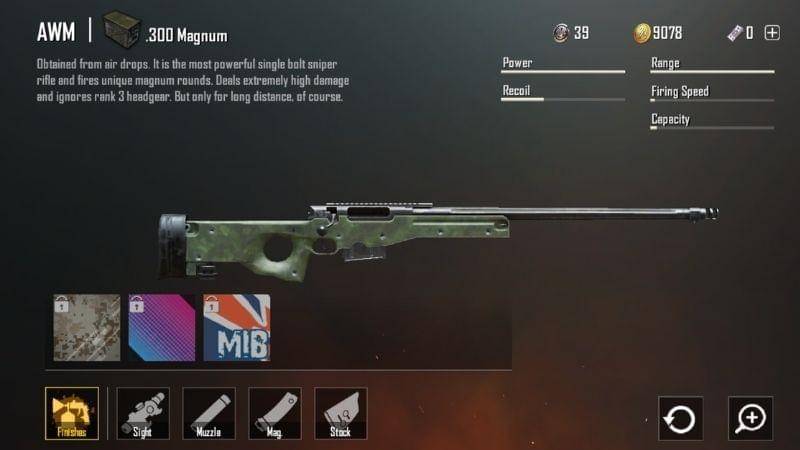The height and width of the screenshot is (450, 800).
Task: Choose the MIB flag finish
Action: 237,328
